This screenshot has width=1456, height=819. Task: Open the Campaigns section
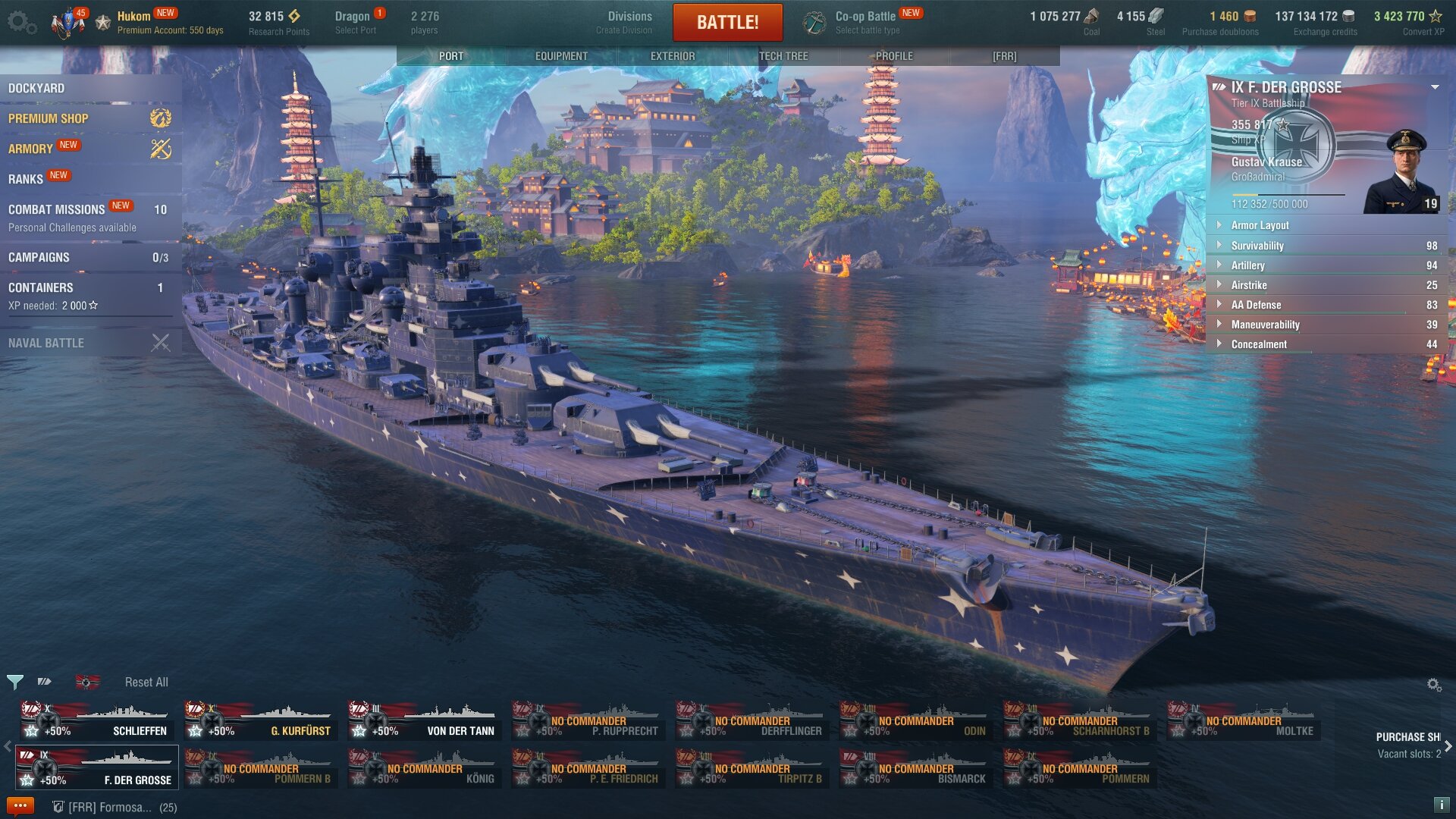pyautogui.click(x=39, y=257)
